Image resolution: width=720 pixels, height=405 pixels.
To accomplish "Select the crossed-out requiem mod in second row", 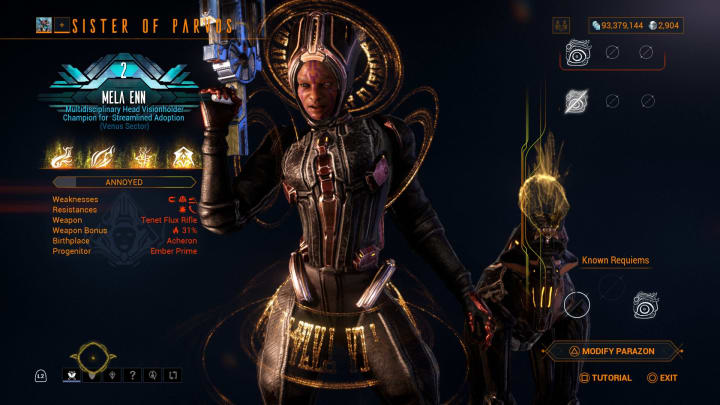I will click(576, 100).
